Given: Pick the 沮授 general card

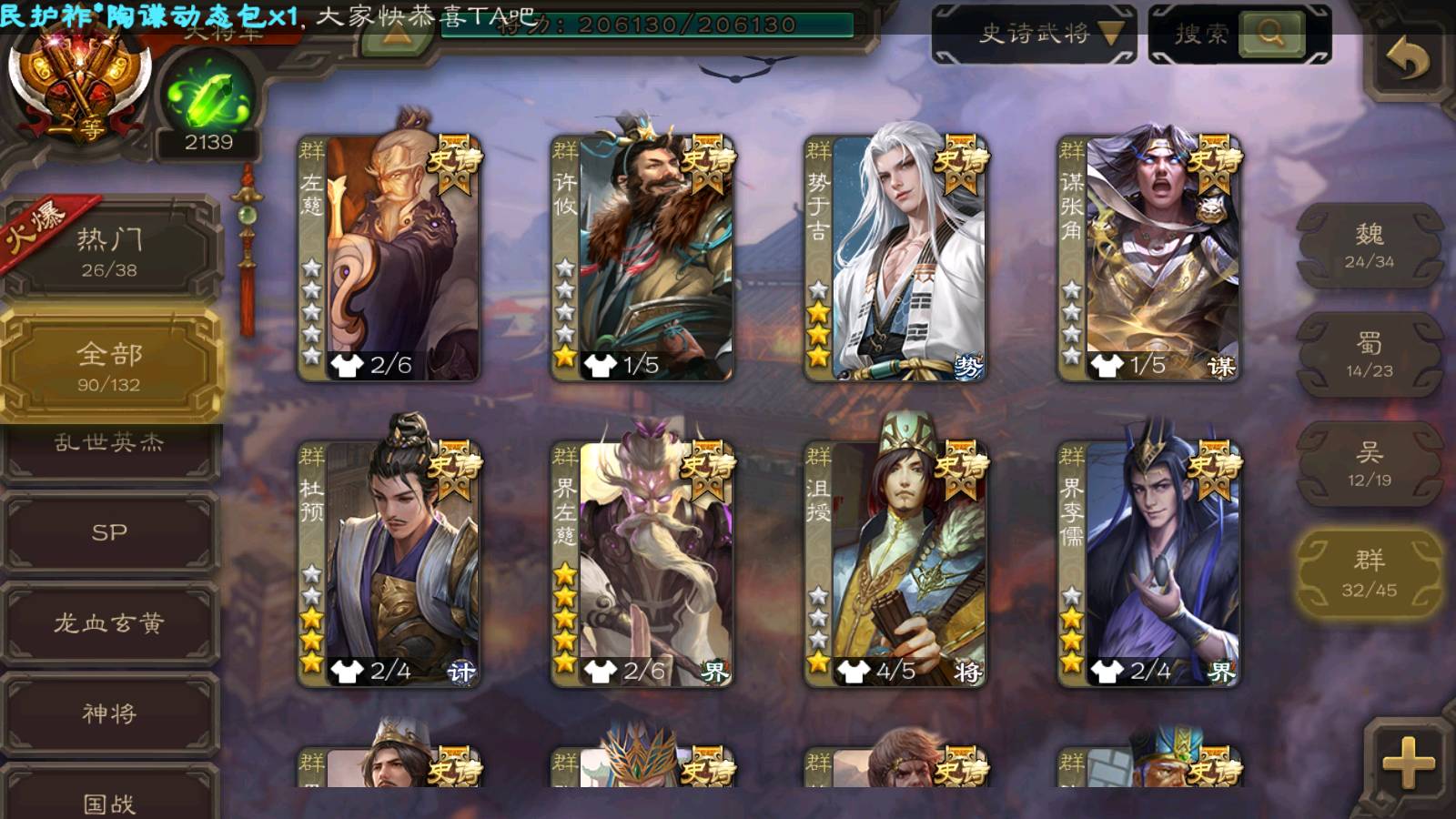Looking at the screenshot, I should (x=895, y=564).
